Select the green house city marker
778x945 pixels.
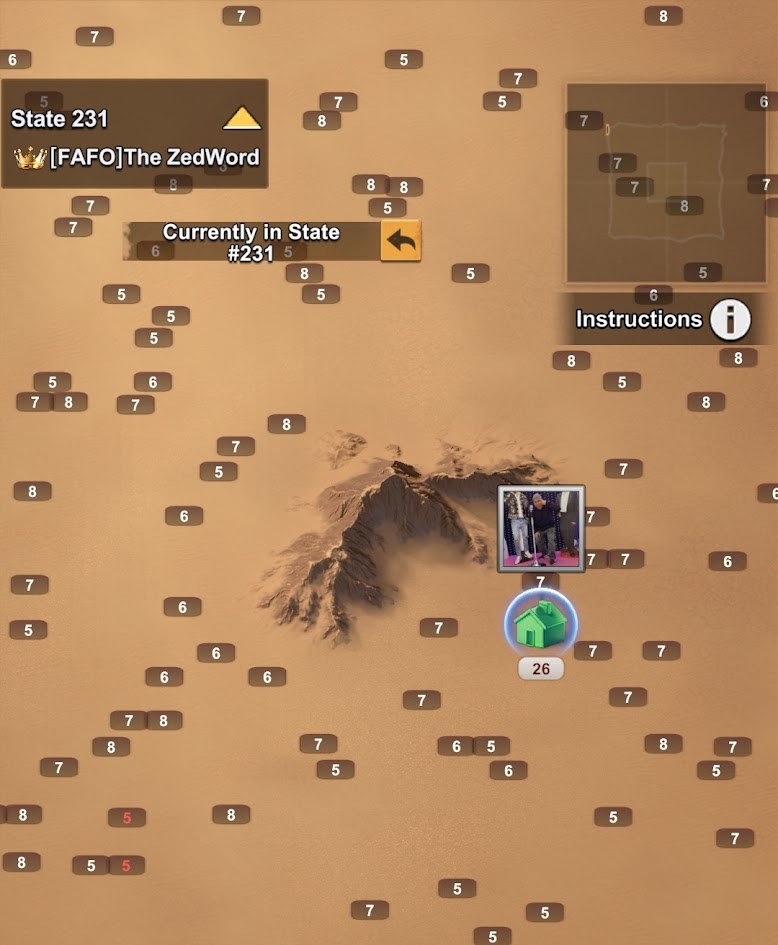(x=540, y=623)
